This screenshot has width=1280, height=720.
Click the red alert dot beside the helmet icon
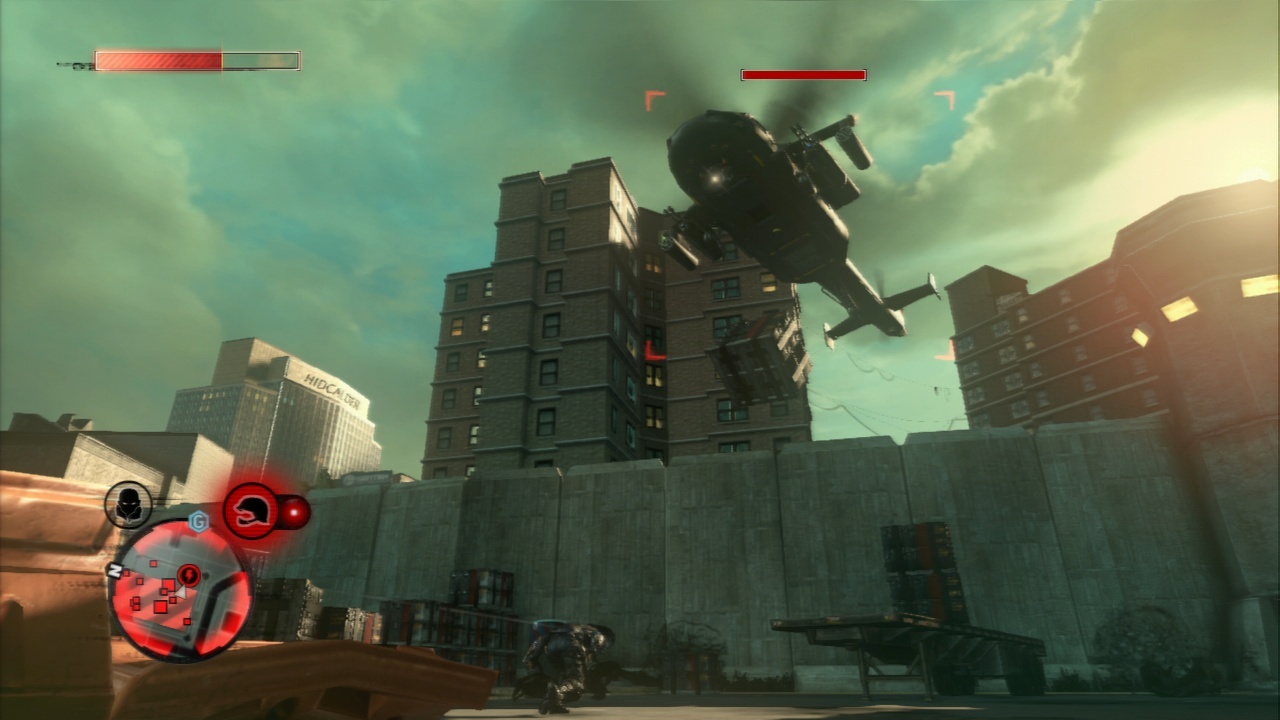(295, 512)
